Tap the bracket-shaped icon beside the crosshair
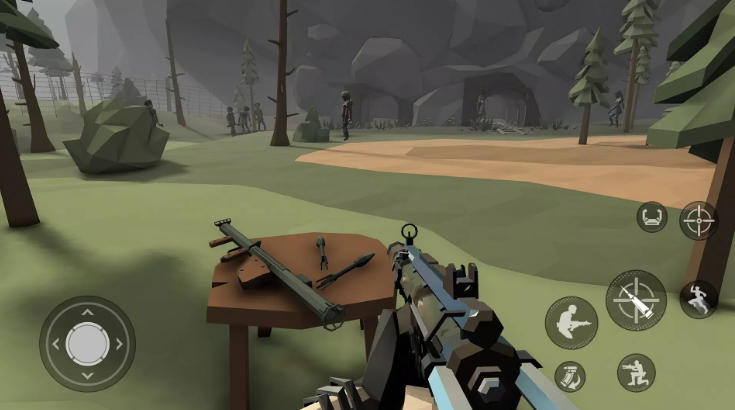 652,216
